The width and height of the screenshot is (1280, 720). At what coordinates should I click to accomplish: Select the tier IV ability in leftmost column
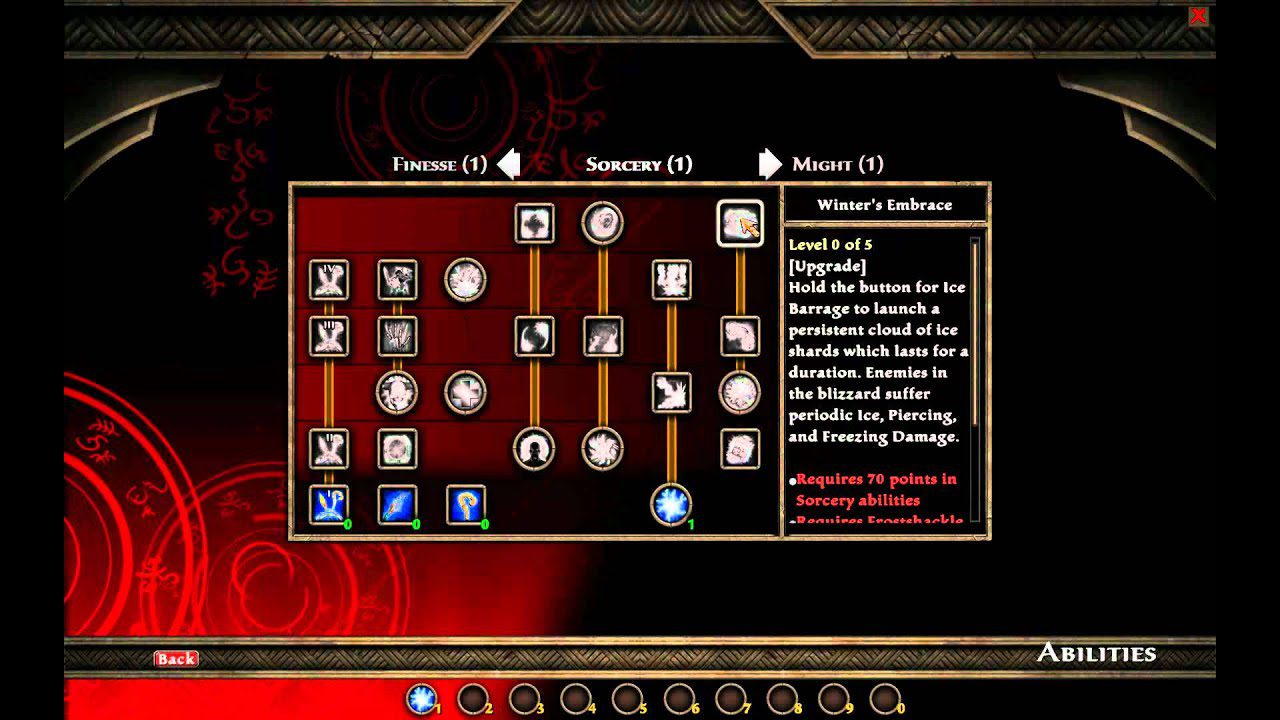329,281
